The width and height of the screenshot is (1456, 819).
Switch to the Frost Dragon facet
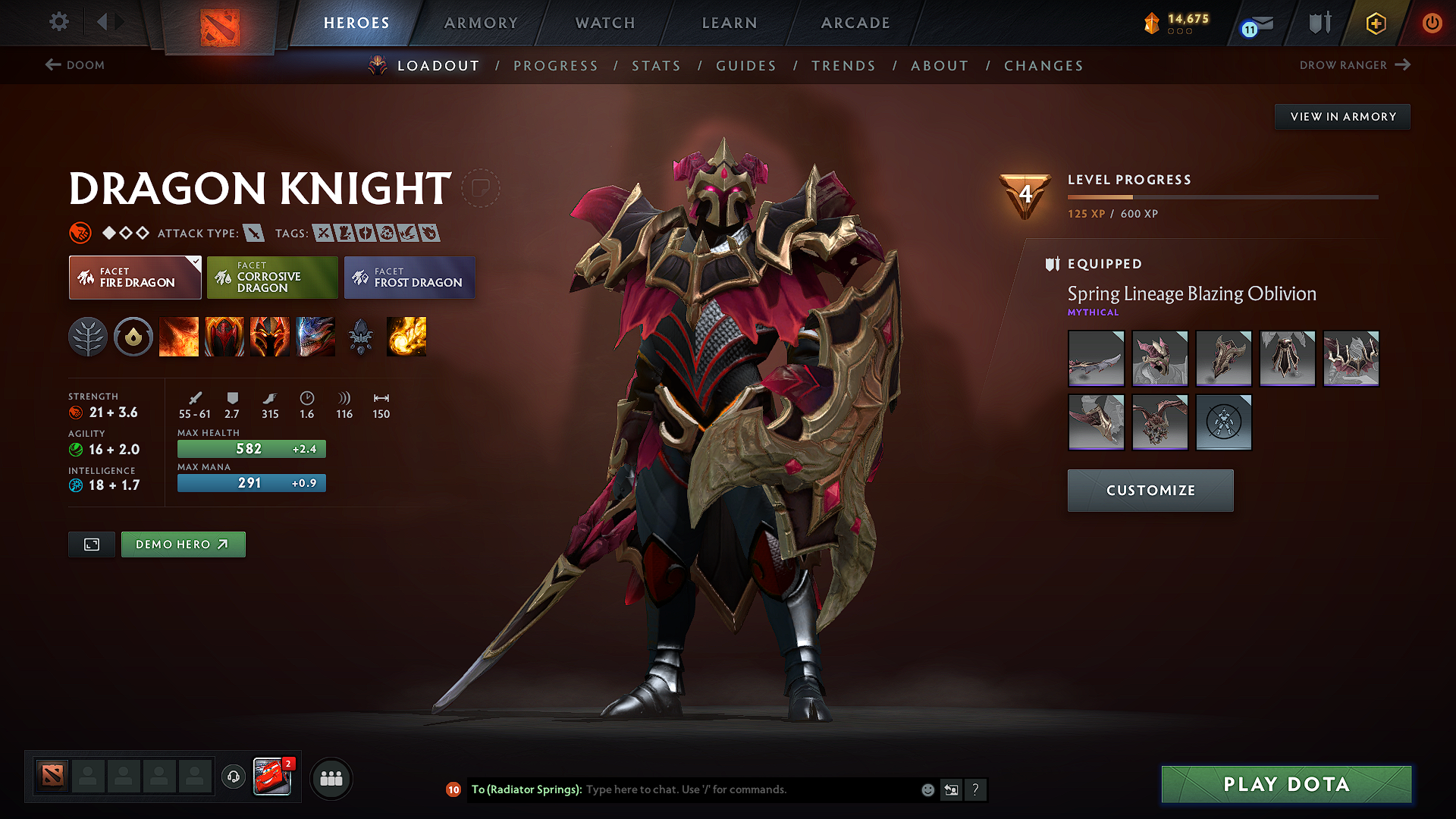pos(409,278)
